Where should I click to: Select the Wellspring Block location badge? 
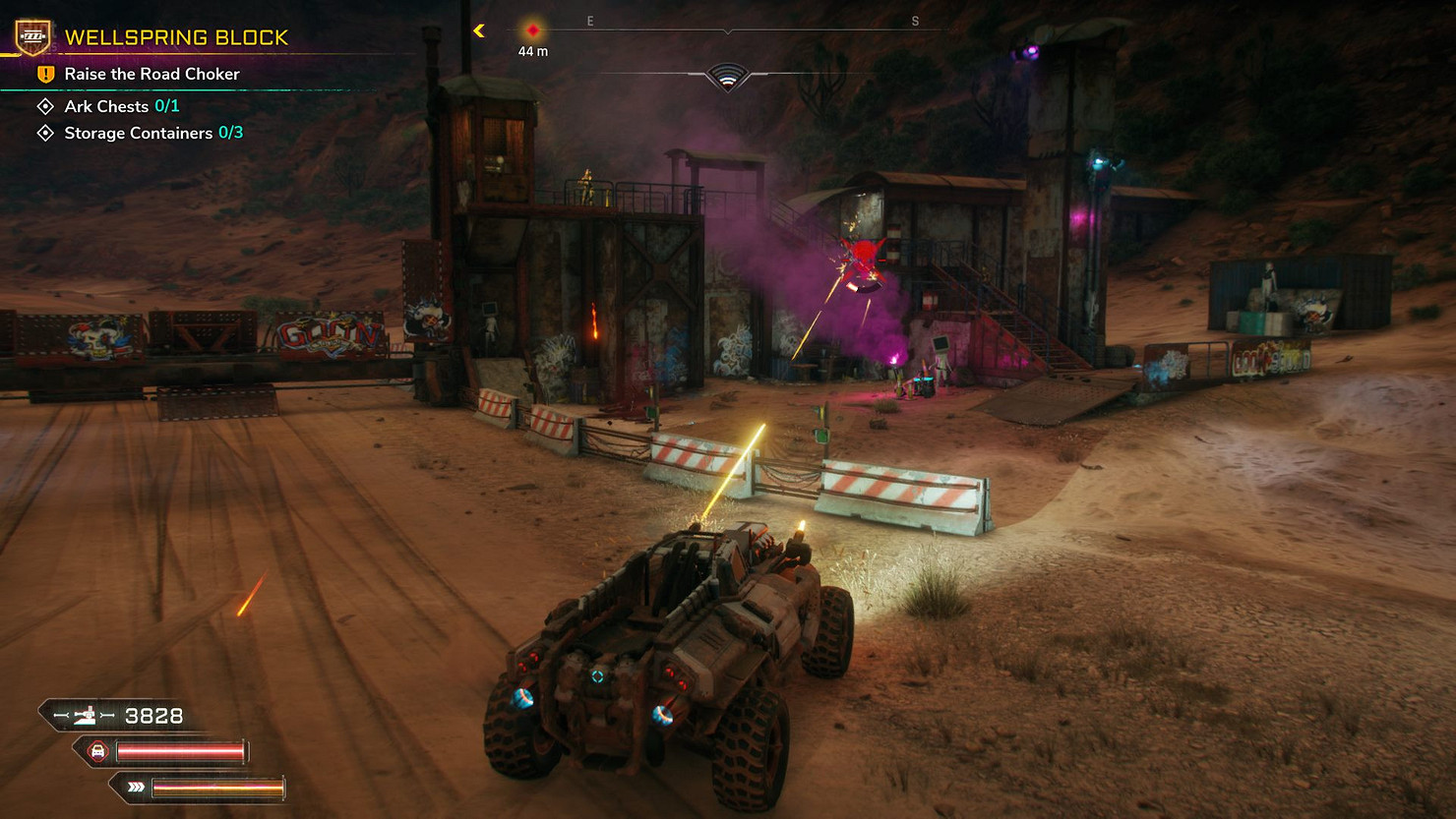coord(32,37)
